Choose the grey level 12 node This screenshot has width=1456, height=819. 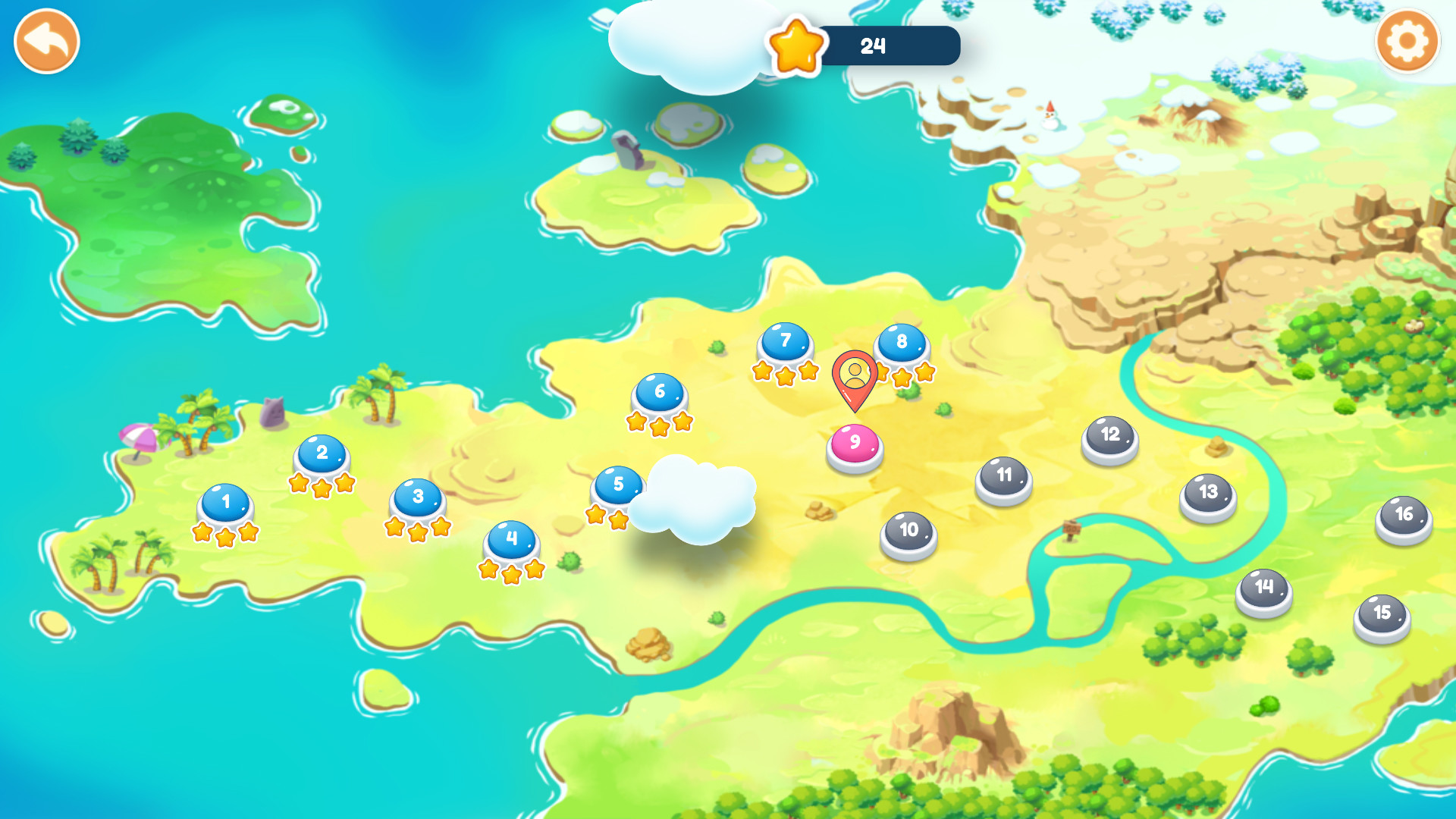1109,436
